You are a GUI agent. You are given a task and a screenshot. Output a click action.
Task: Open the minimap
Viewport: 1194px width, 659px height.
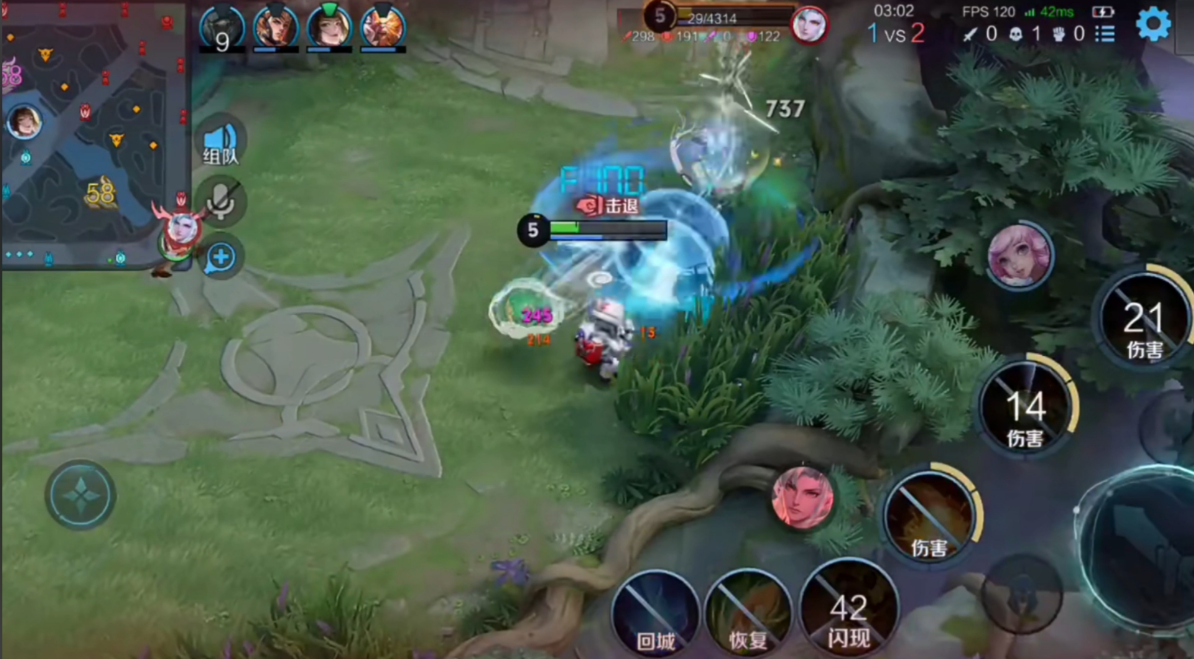click(x=95, y=132)
